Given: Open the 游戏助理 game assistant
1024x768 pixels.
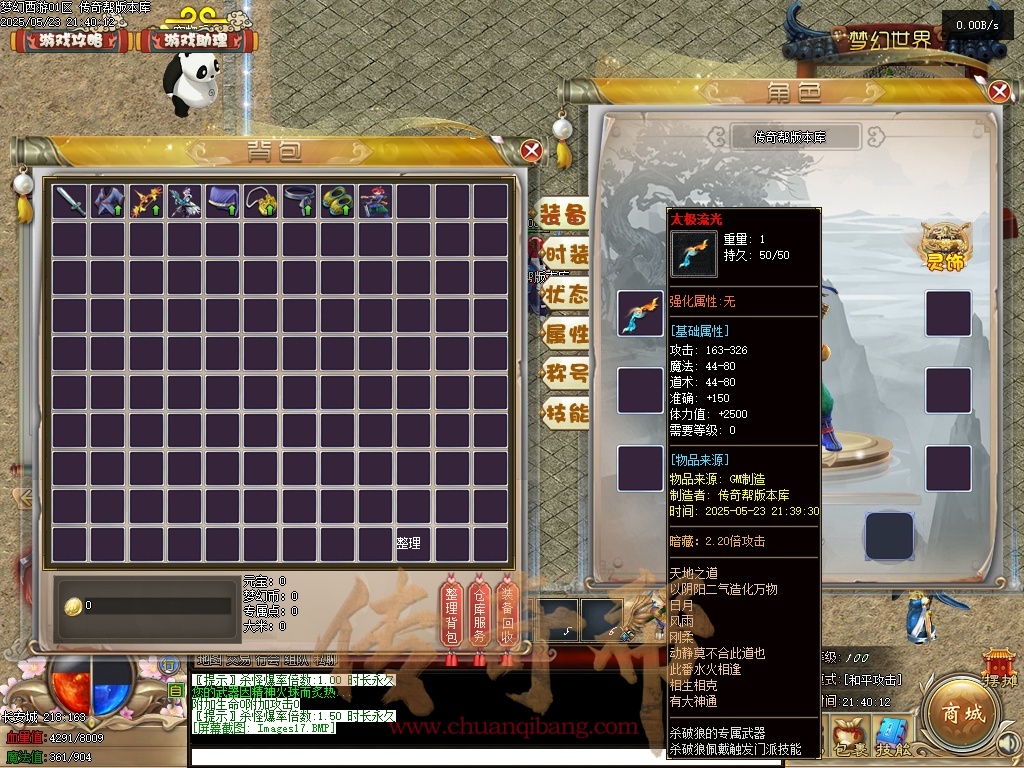Looking at the screenshot, I should click(x=196, y=41).
